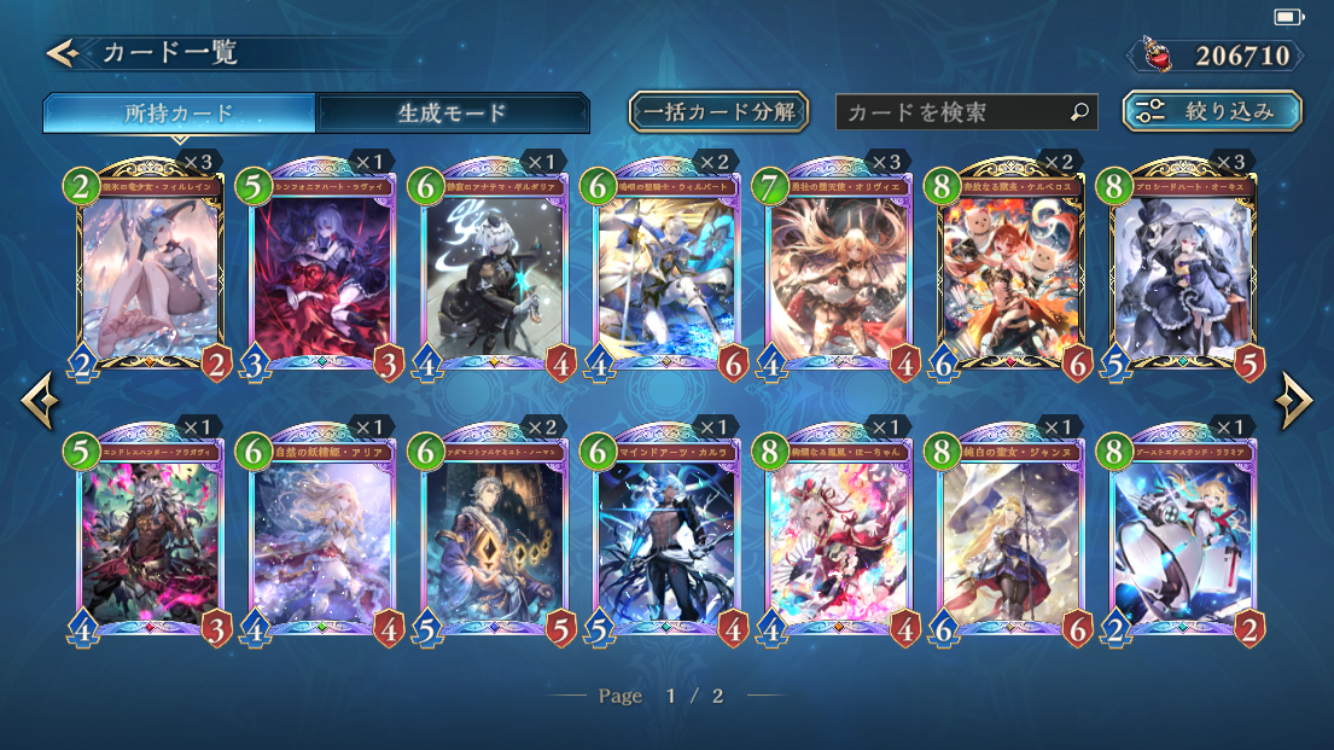
Task: Open 一括カード分解 bulk dismantle
Action: (x=718, y=112)
